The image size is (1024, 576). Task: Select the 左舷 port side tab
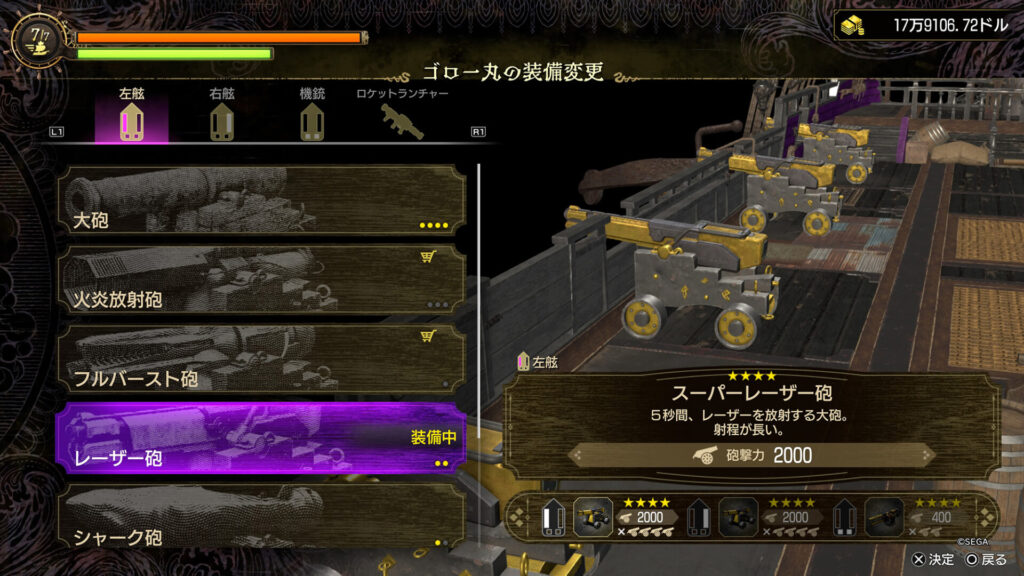click(x=131, y=120)
